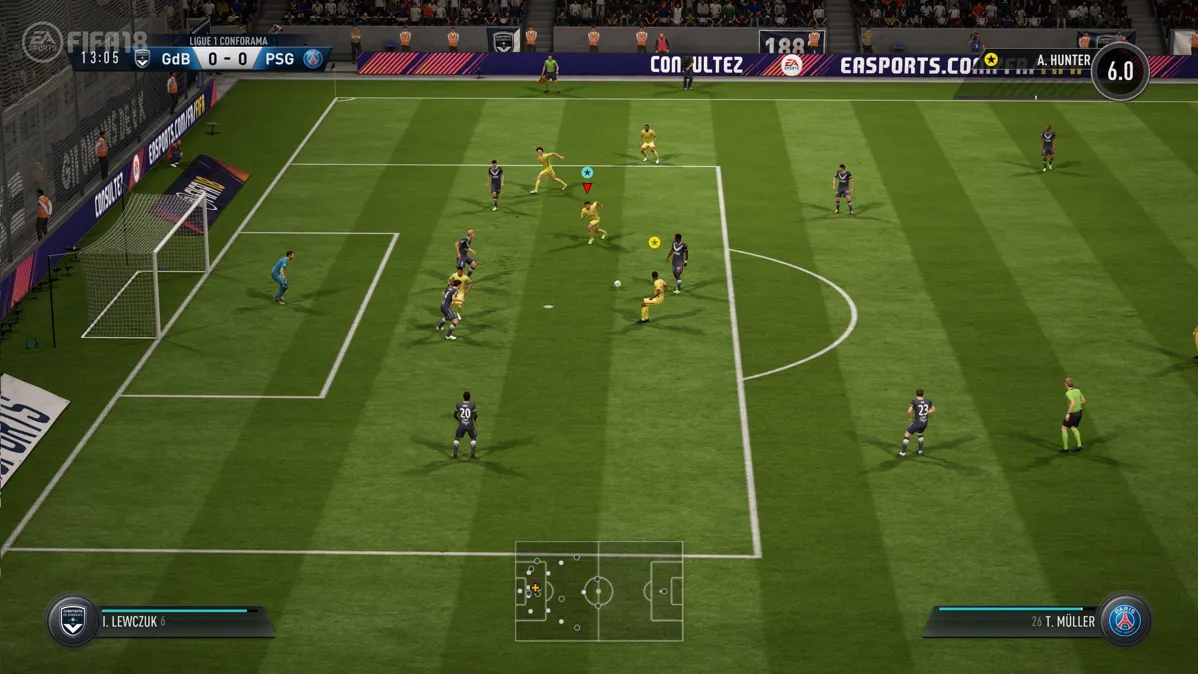Screen dimensions: 1198x674
Task: Select the Paris Saint-Germain crest badge
Action: (x=1125, y=621)
